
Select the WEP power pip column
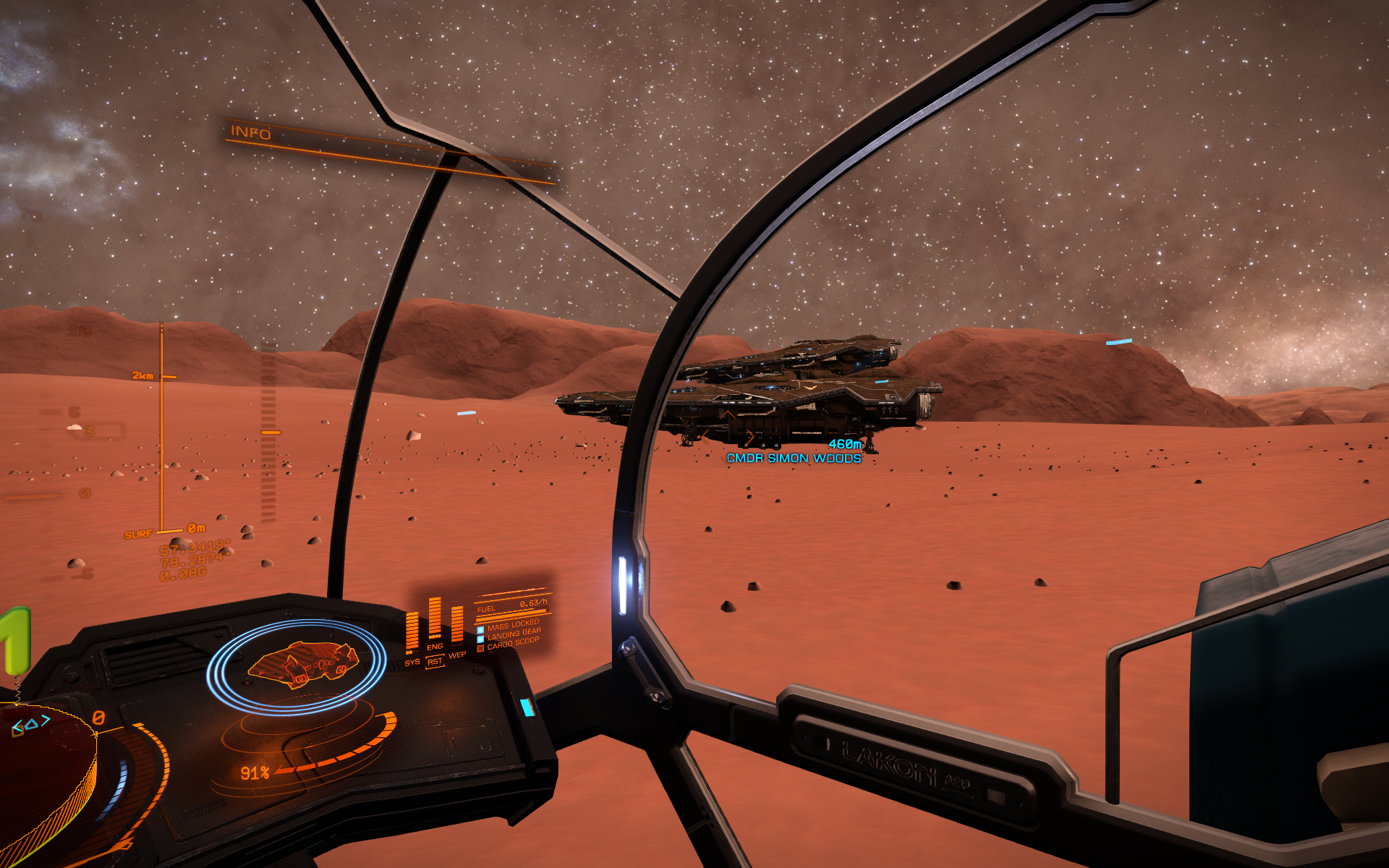pyautogui.click(x=457, y=624)
